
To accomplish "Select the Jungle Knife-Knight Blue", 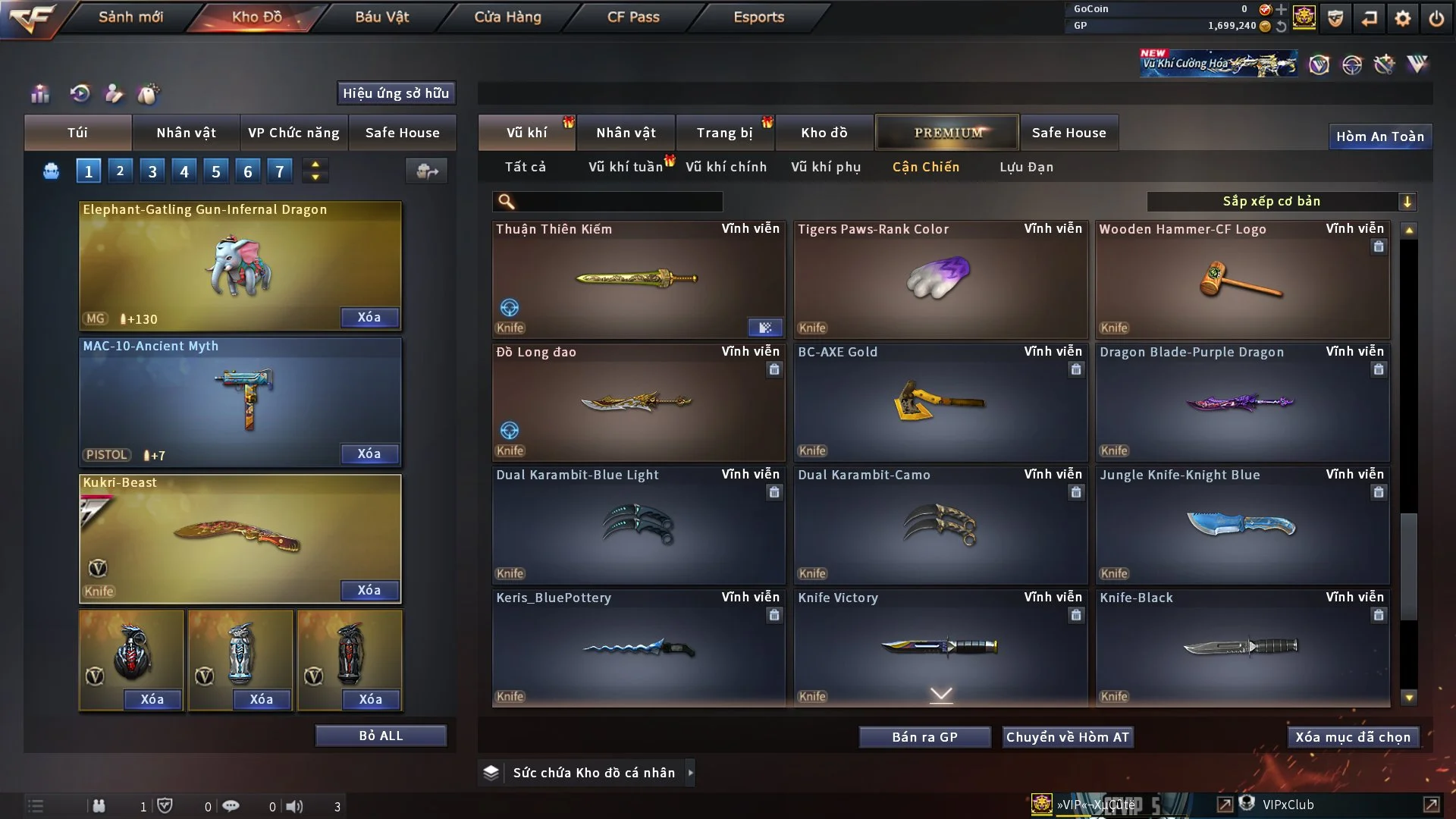I will click(x=1241, y=525).
